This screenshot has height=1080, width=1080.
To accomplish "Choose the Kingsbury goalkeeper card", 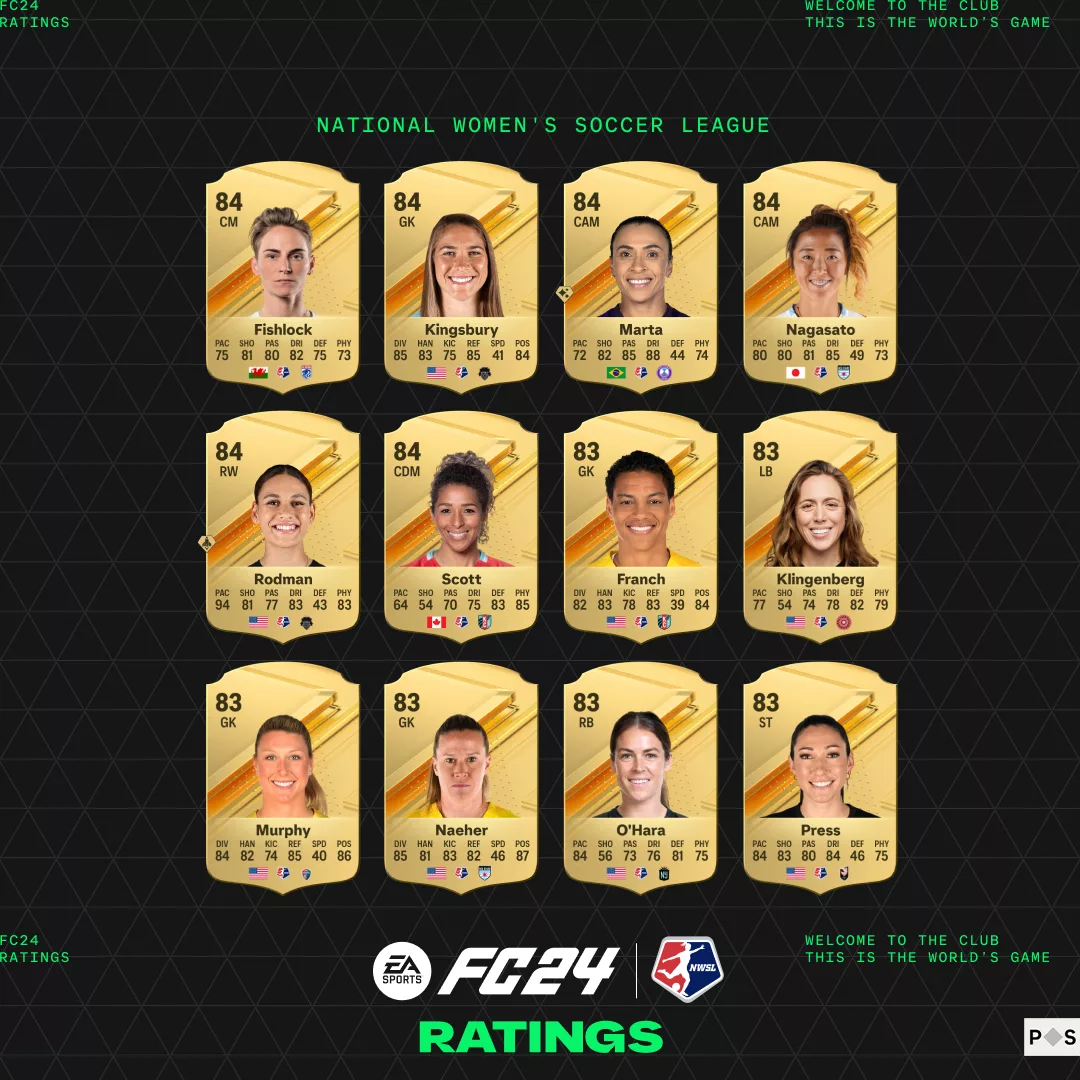I will (x=461, y=275).
